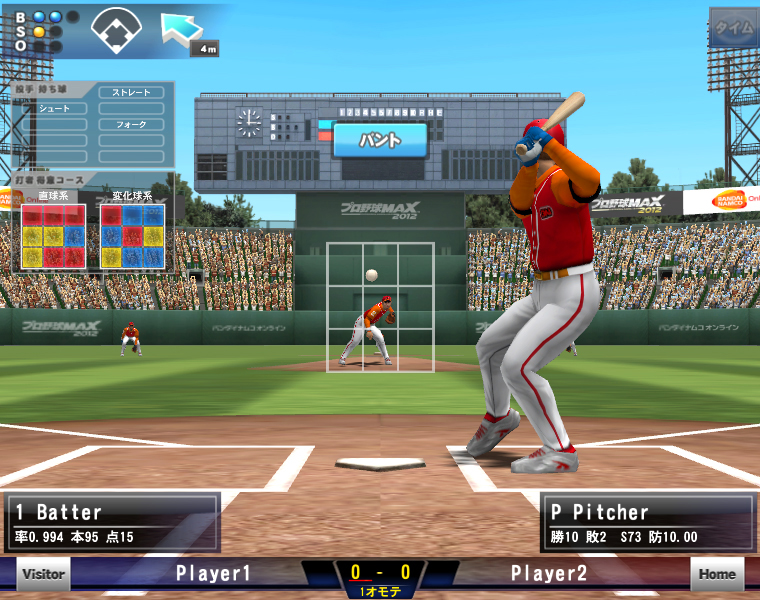This screenshot has width=760, height=600.
Task: Click the baseball diamond base-runner icon
Action: pos(116,30)
